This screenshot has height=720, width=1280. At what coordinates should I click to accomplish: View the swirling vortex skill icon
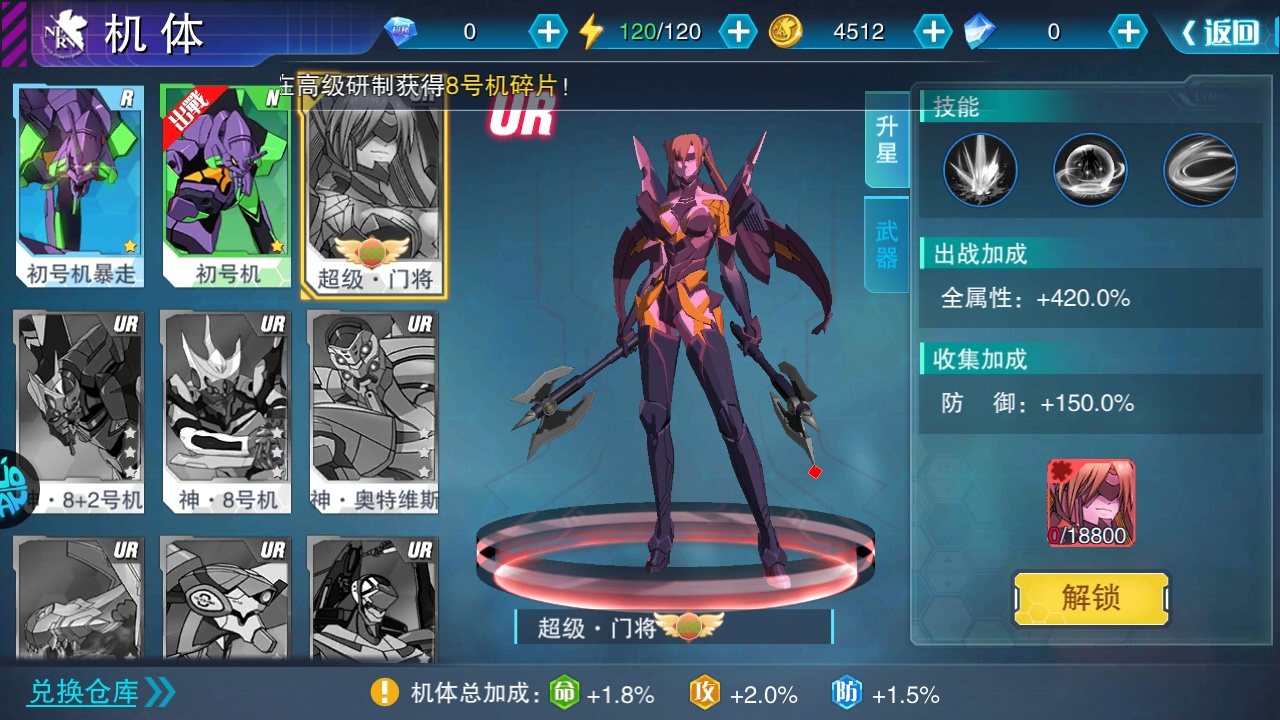[x=1200, y=170]
